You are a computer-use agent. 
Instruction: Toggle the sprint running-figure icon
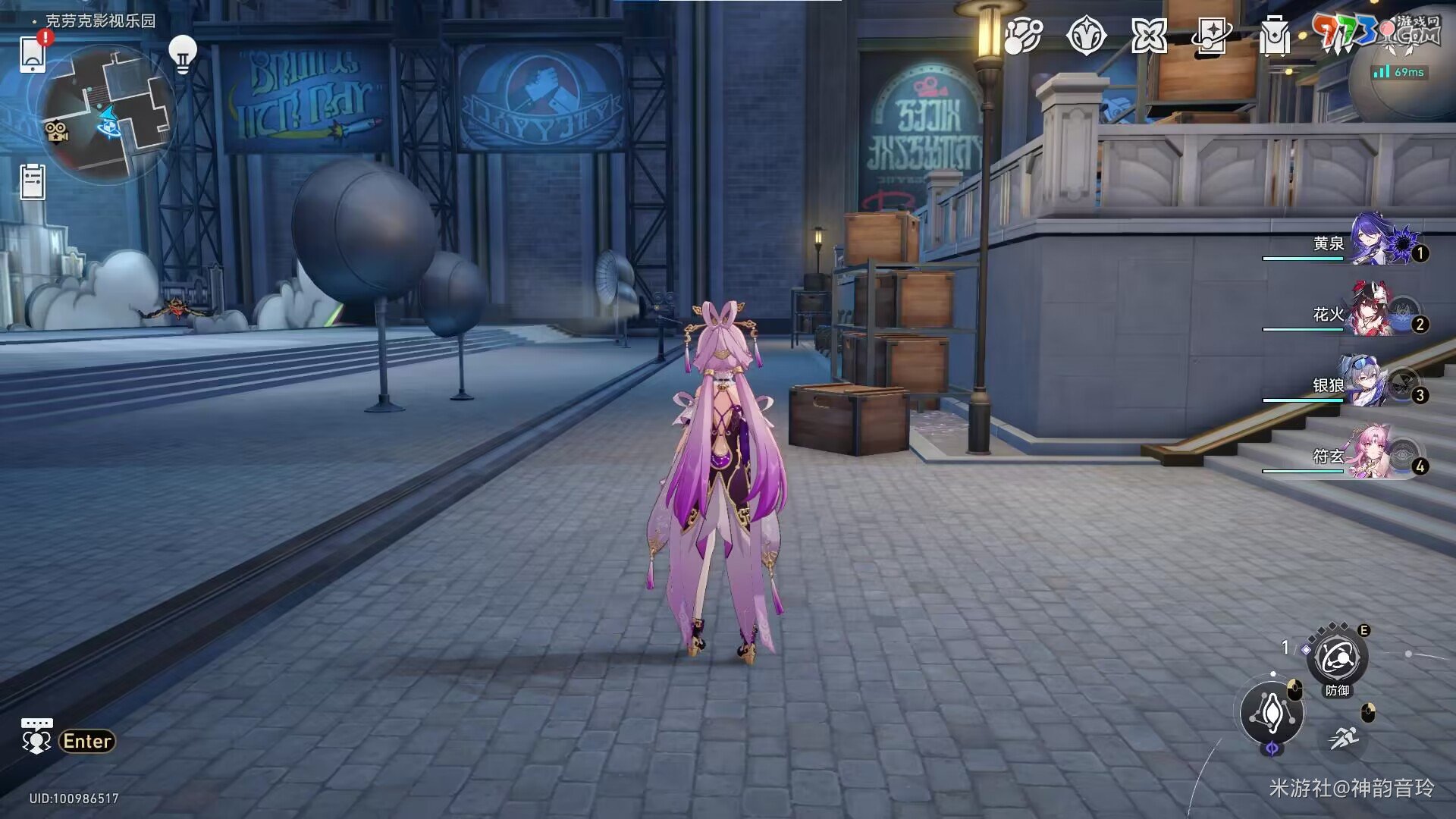coord(1344,737)
